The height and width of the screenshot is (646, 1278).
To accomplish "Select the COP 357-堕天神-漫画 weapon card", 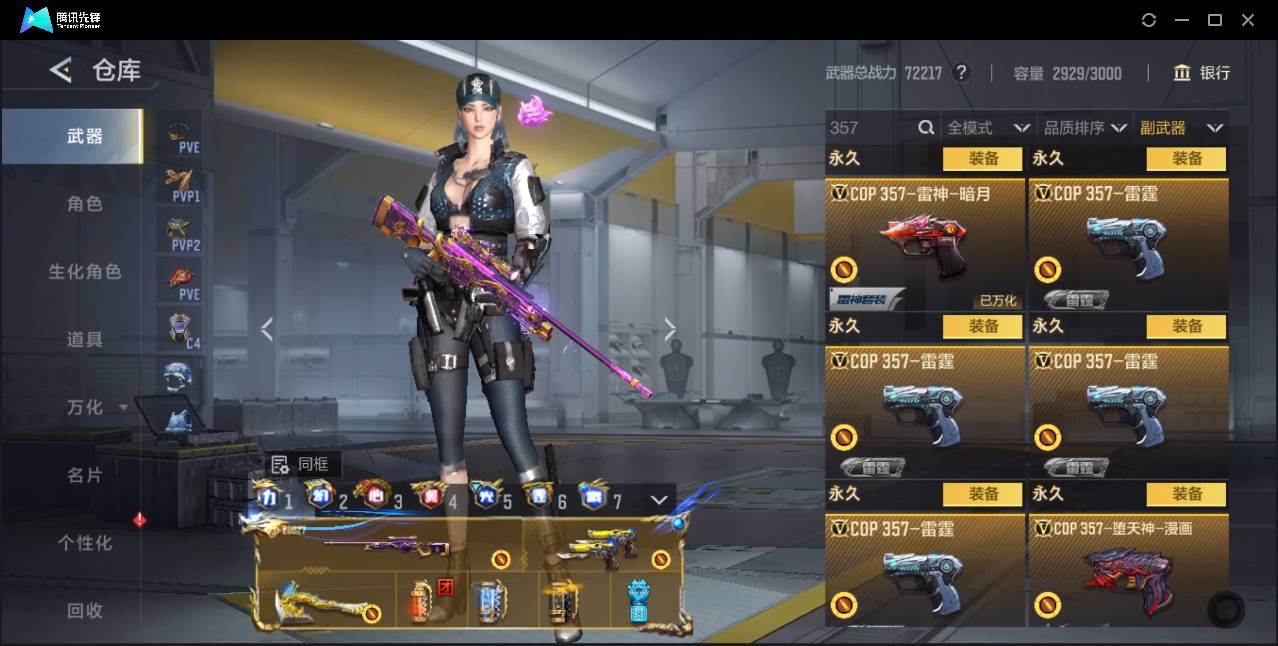I will tap(1128, 570).
